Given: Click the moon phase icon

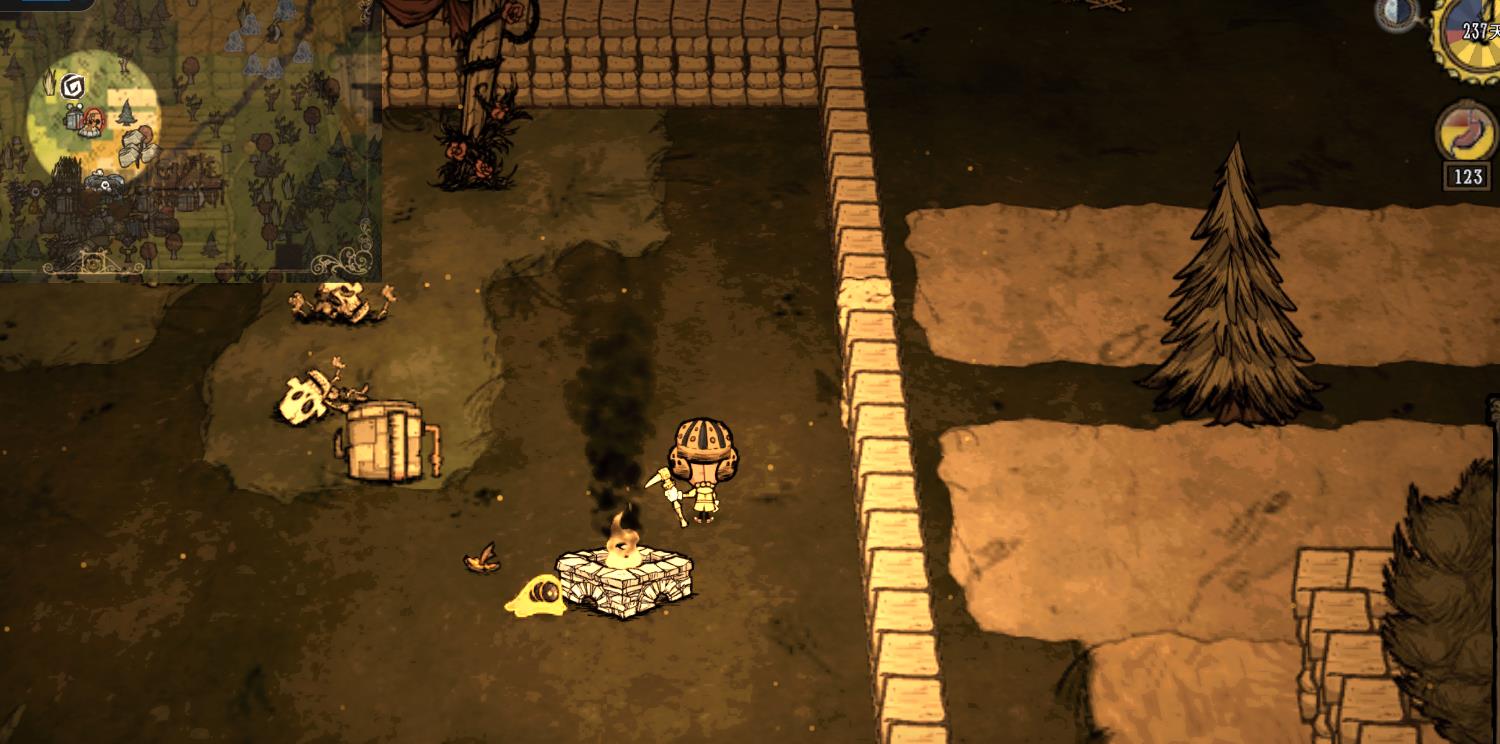Looking at the screenshot, I should tap(1395, 14).
